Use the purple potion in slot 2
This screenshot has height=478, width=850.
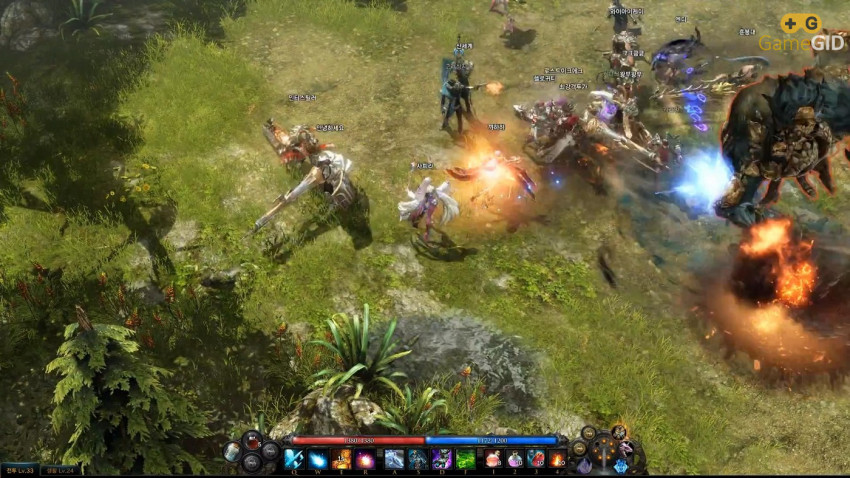(515, 459)
